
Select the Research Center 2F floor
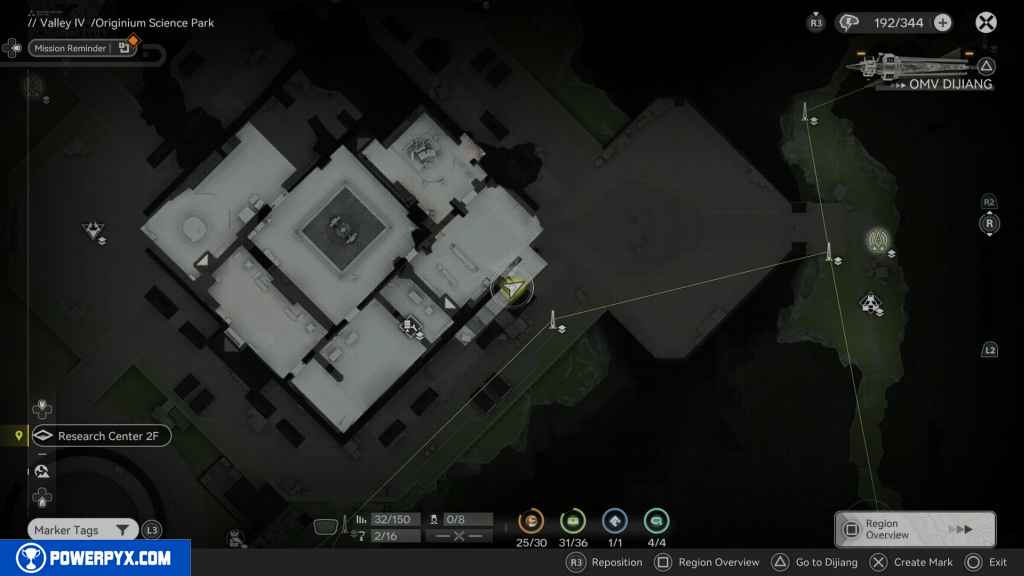tap(100, 436)
